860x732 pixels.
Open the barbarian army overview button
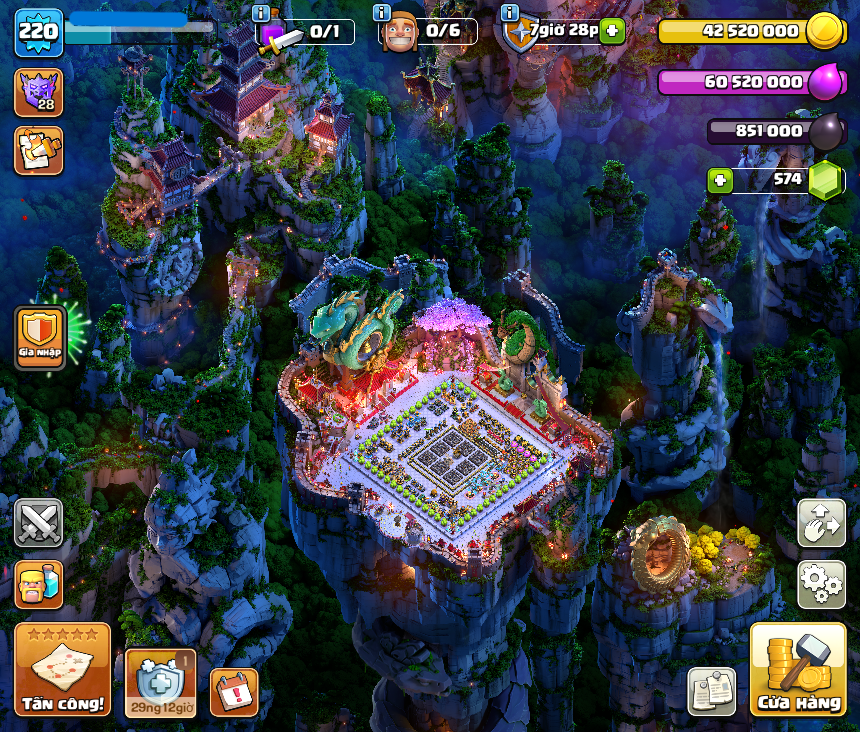[x=38, y=584]
